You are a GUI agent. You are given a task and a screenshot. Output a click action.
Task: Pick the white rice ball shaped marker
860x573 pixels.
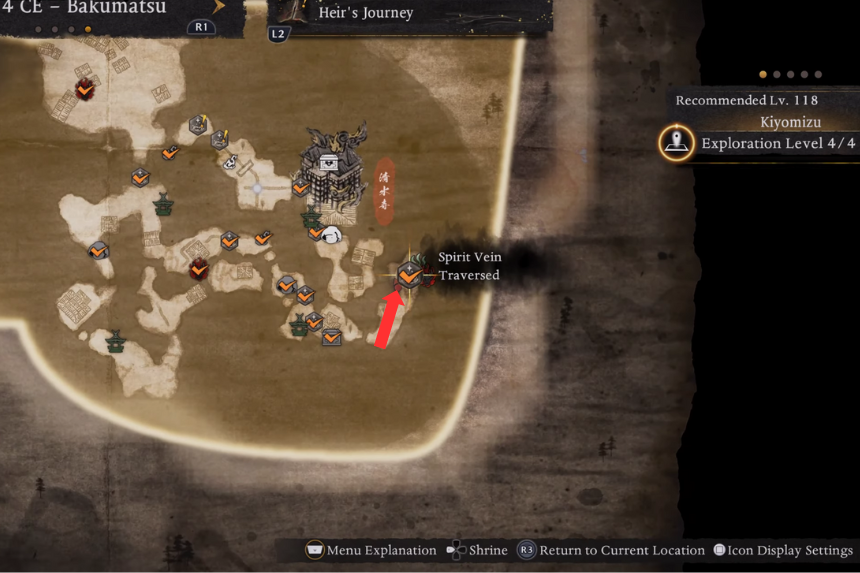(333, 234)
